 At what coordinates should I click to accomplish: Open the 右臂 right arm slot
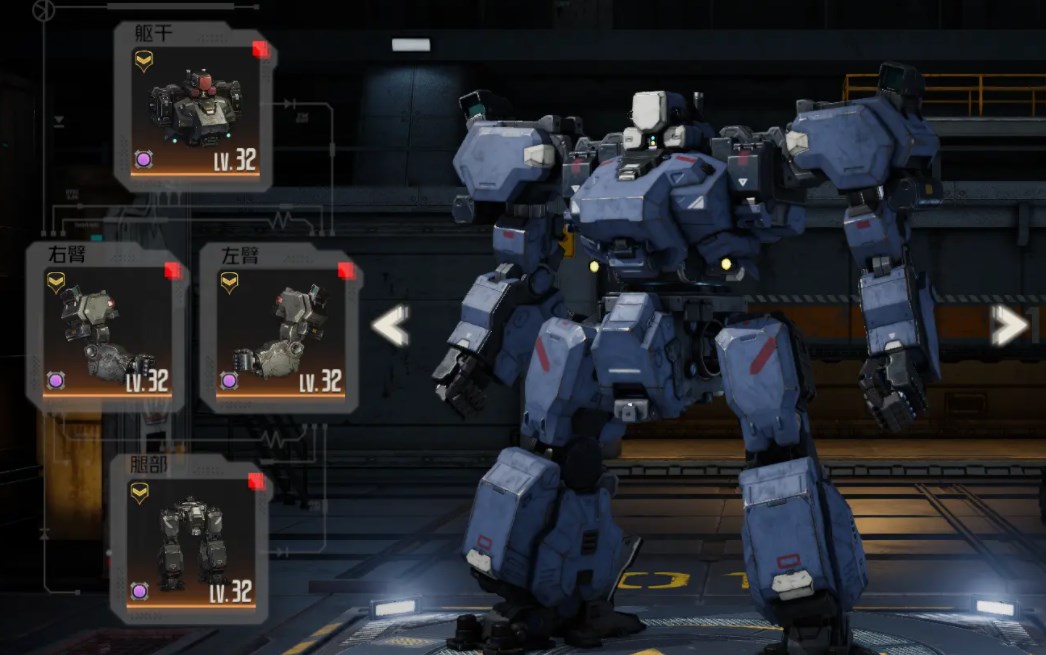[x=108, y=327]
